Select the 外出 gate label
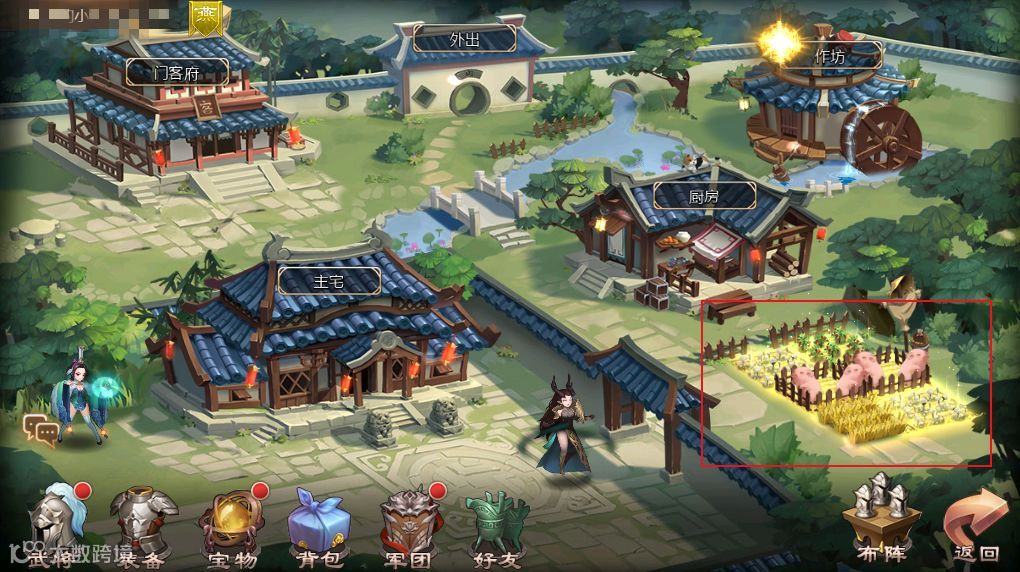1020x572 pixels. click(x=464, y=39)
